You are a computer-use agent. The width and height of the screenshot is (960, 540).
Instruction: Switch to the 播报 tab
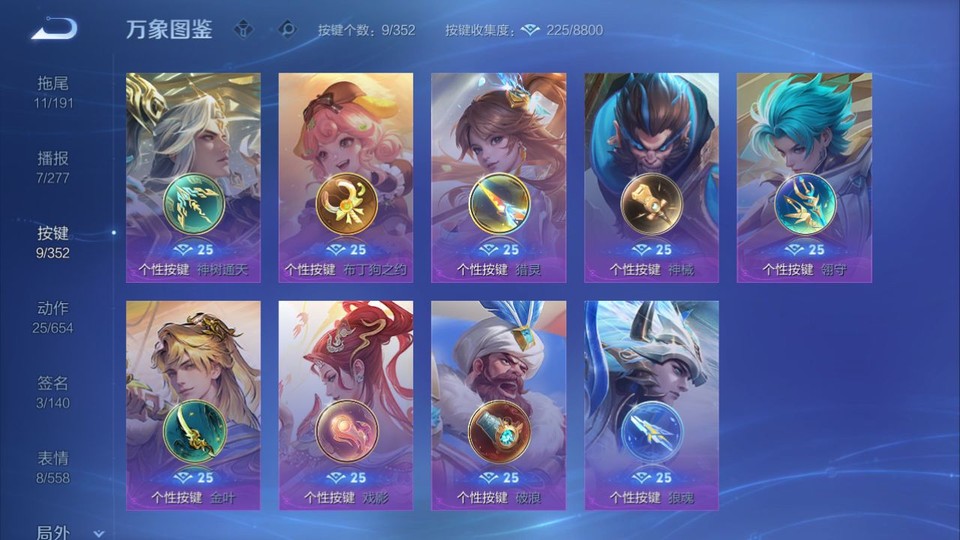(x=54, y=167)
